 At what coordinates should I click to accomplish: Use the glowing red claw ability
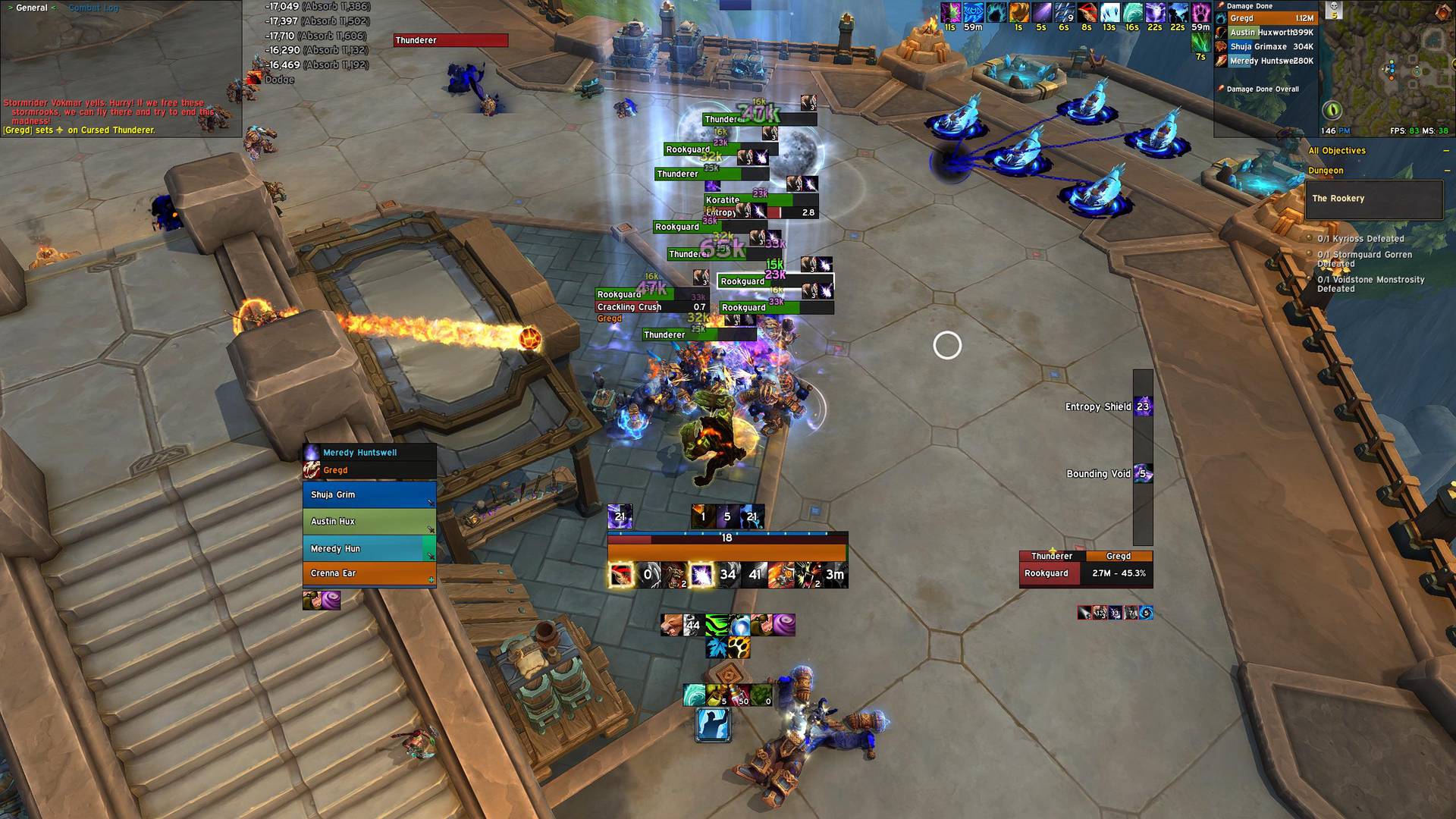(621, 575)
